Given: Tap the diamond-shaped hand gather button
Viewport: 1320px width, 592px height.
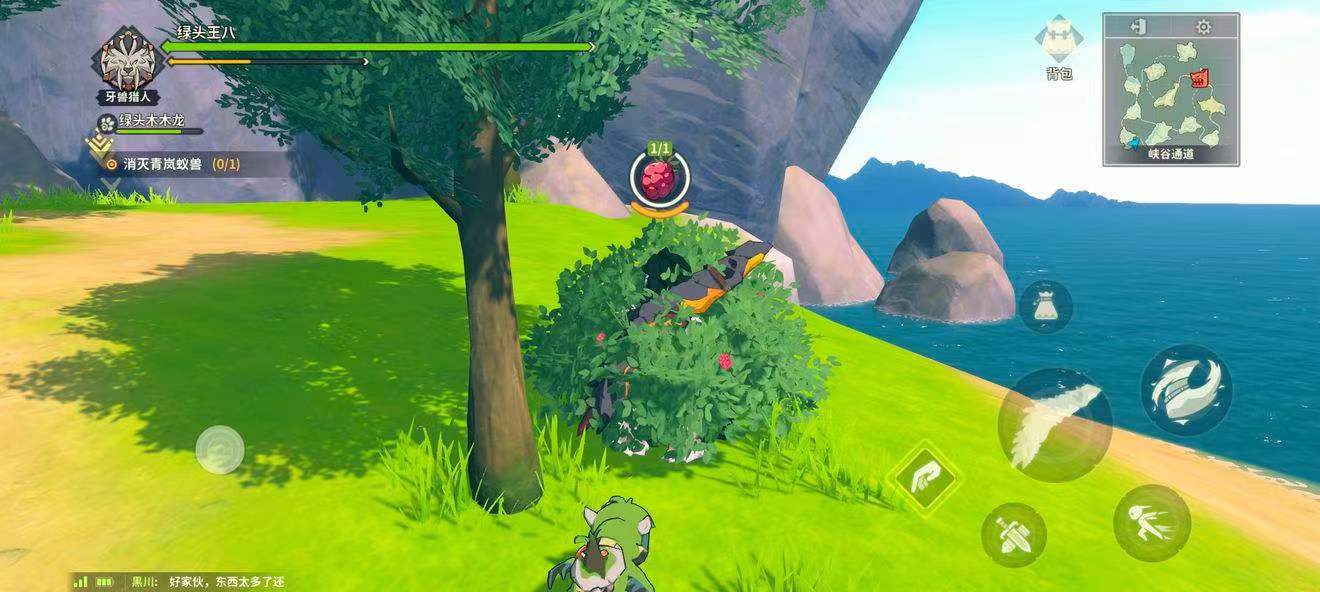Looking at the screenshot, I should coord(927,476).
